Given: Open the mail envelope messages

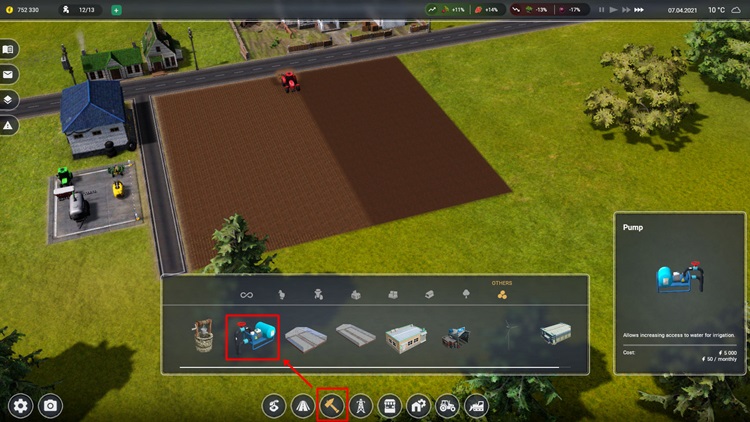Looking at the screenshot, I should (x=8, y=74).
